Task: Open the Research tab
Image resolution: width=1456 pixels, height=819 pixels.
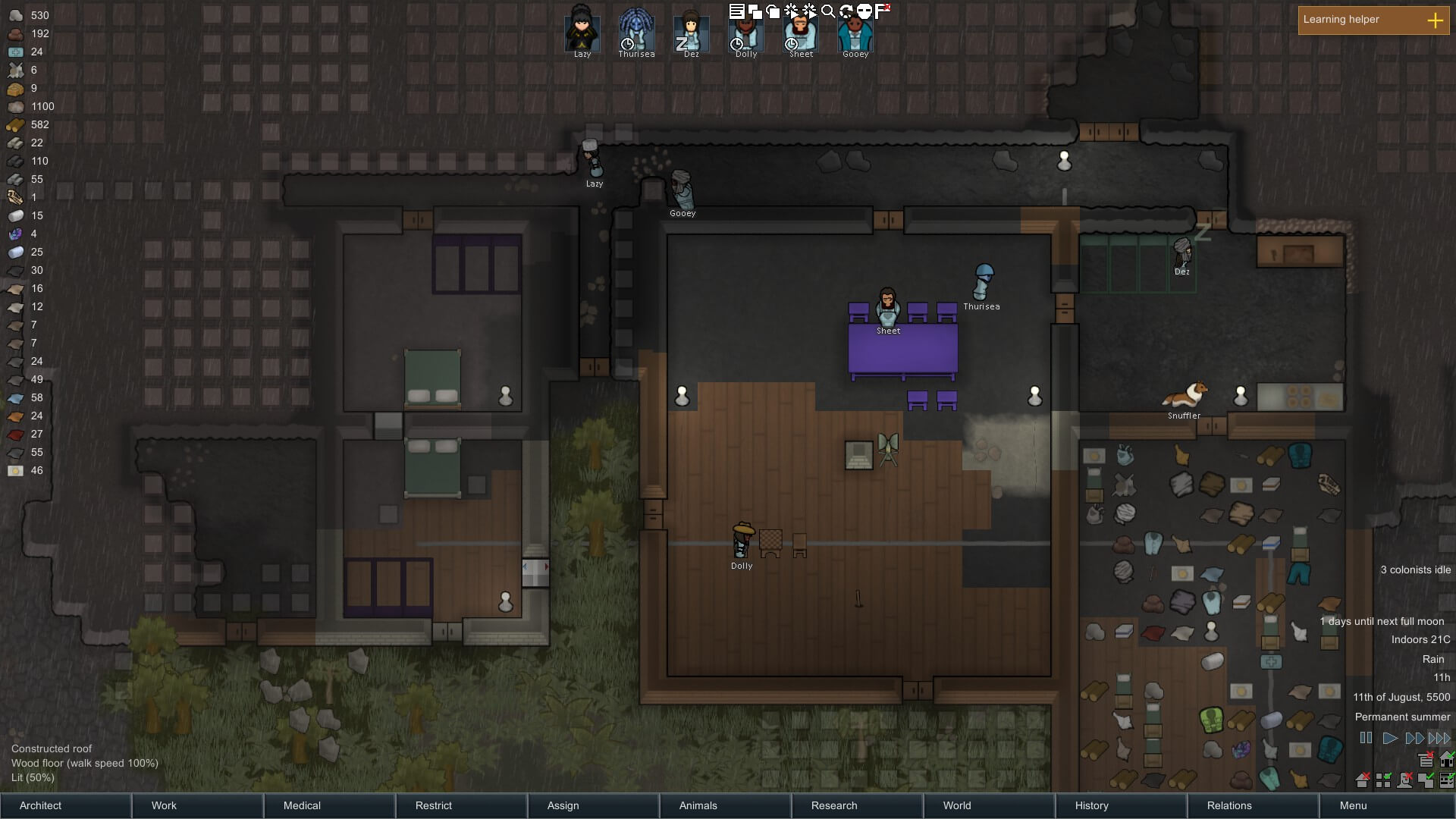Action: 857,805
